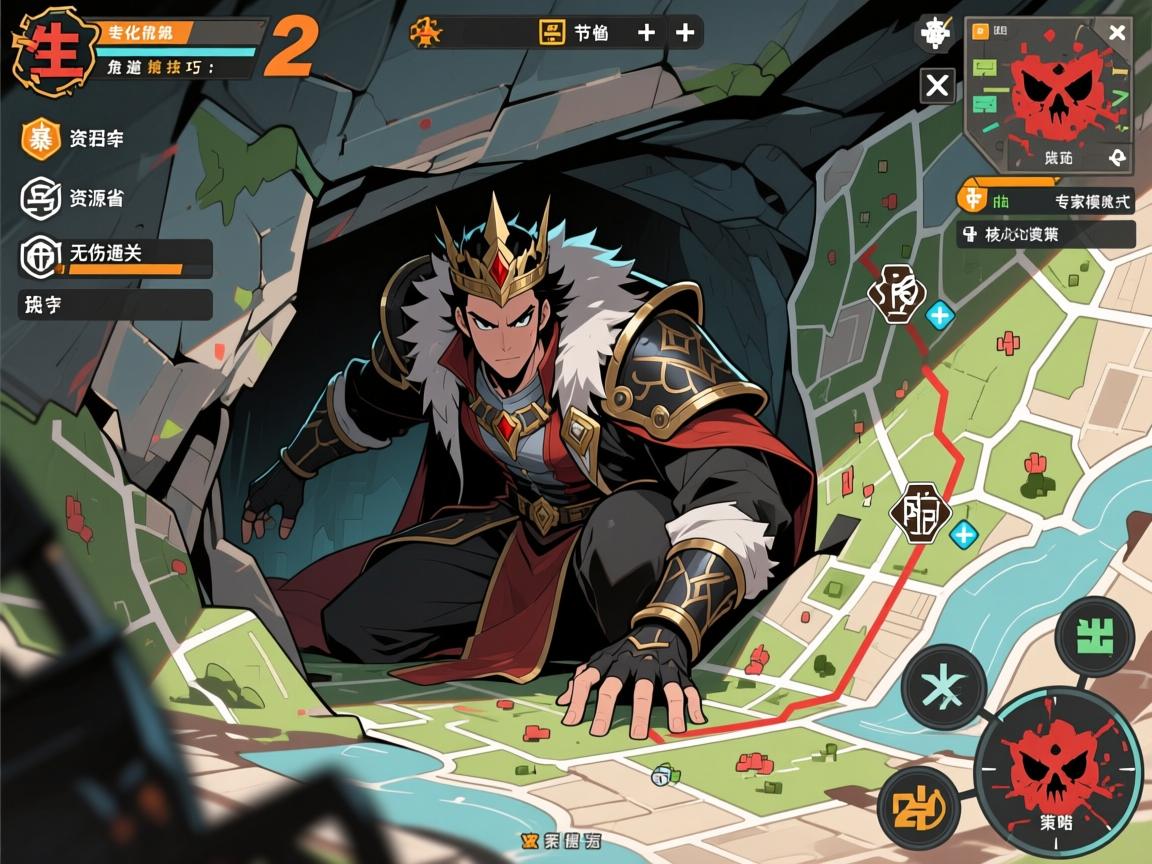
Task: Click the square X button beside the minimap
Action: coord(936,86)
